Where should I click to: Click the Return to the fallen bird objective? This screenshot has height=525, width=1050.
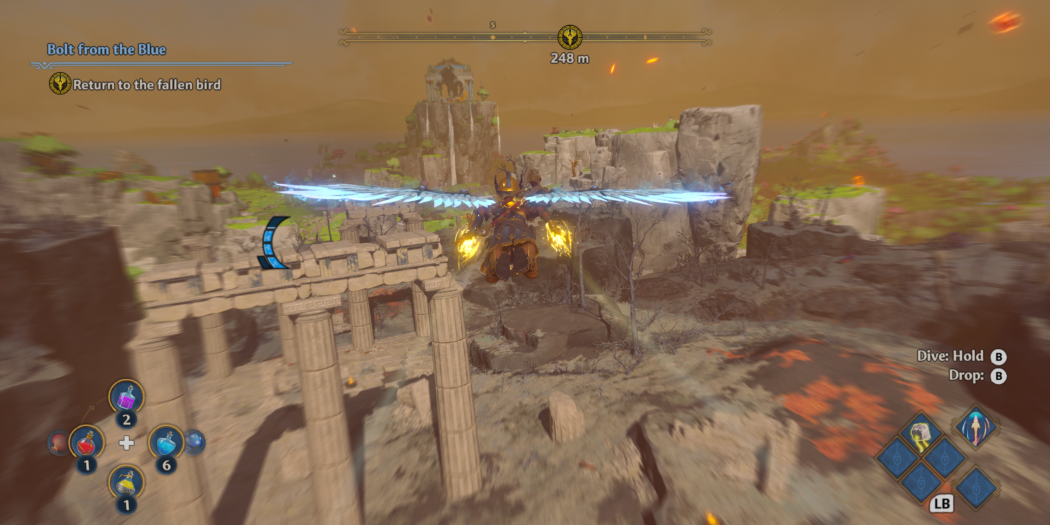(146, 85)
